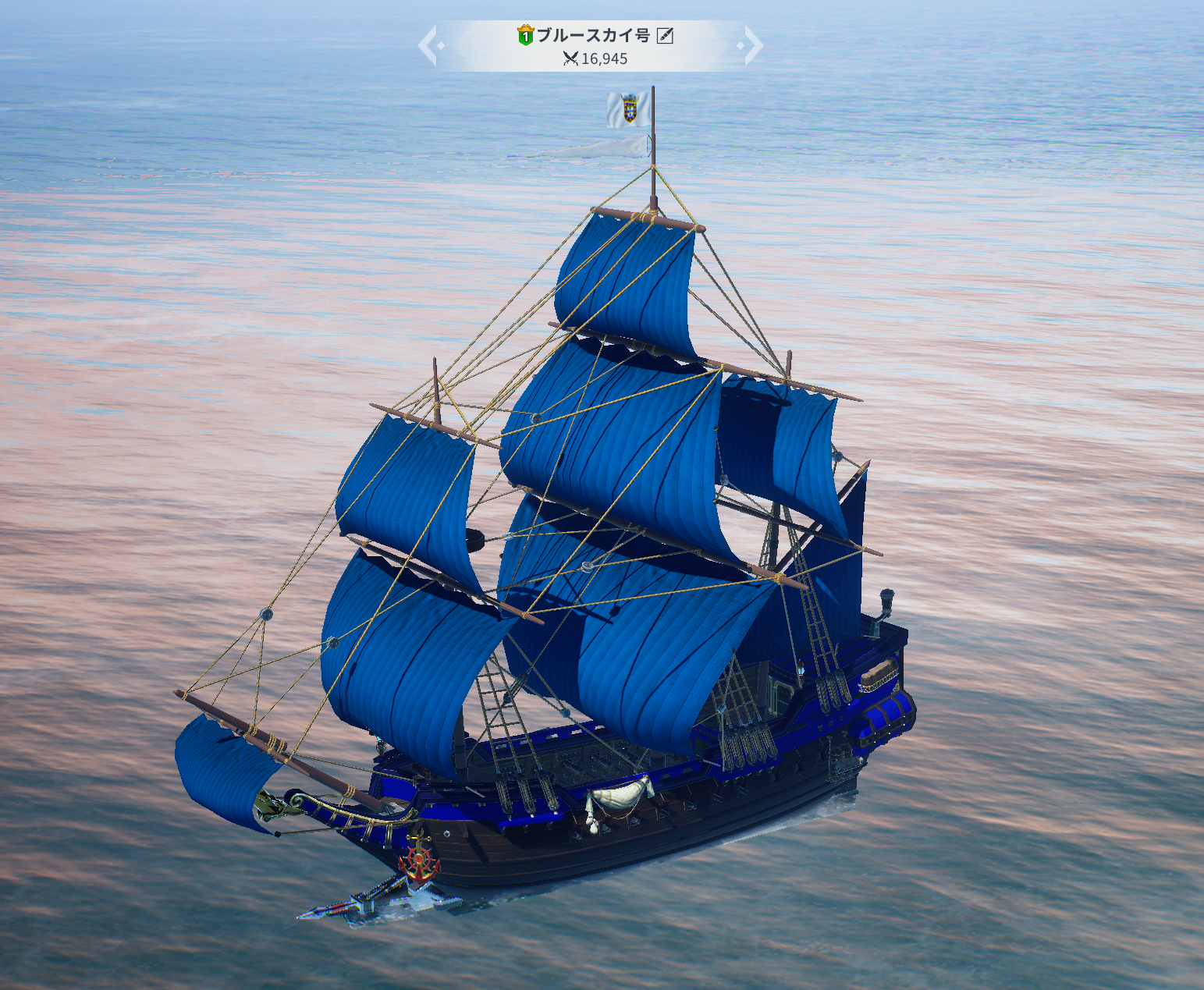Switch to the next ship with right arrow
This screenshot has height=990, width=1204.
pos(752,45)
